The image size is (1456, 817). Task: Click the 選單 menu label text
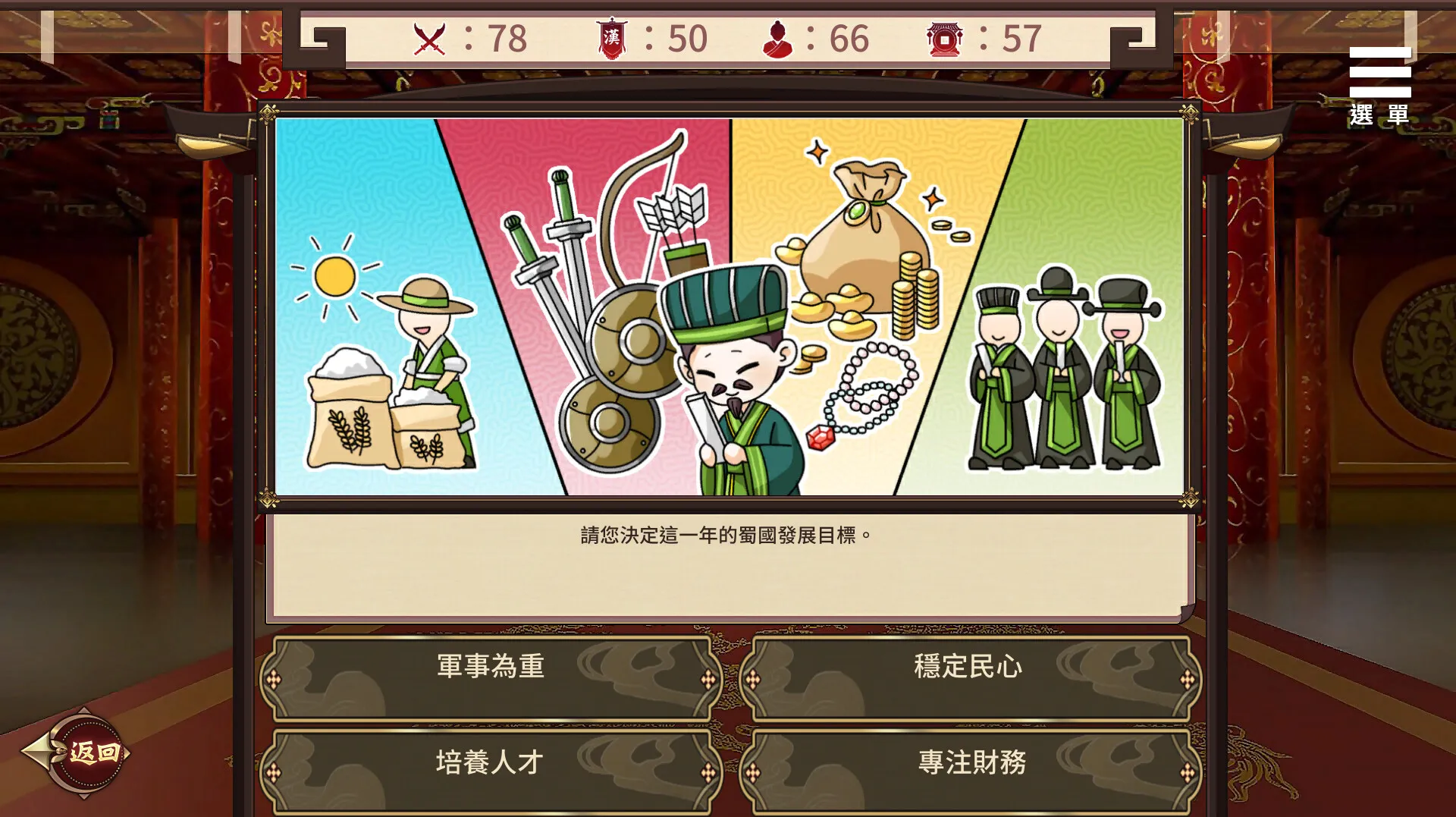coord(1378,114)
